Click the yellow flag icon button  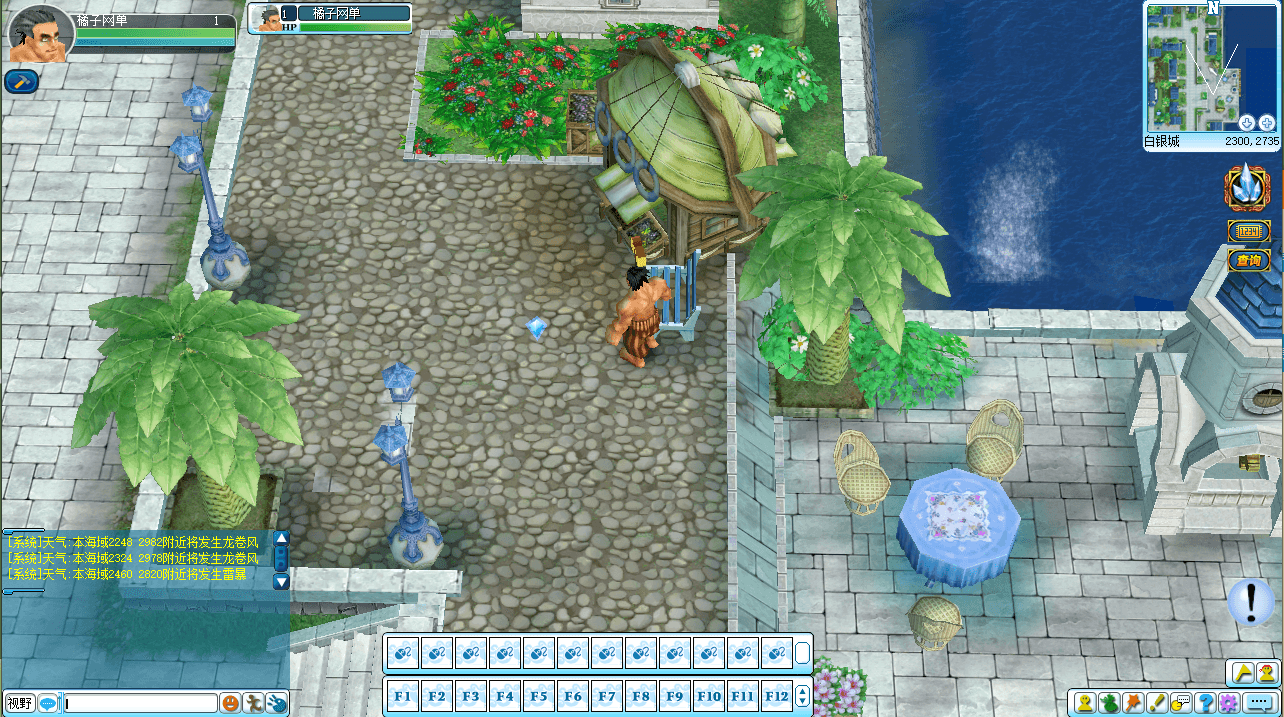point(1242,672)
